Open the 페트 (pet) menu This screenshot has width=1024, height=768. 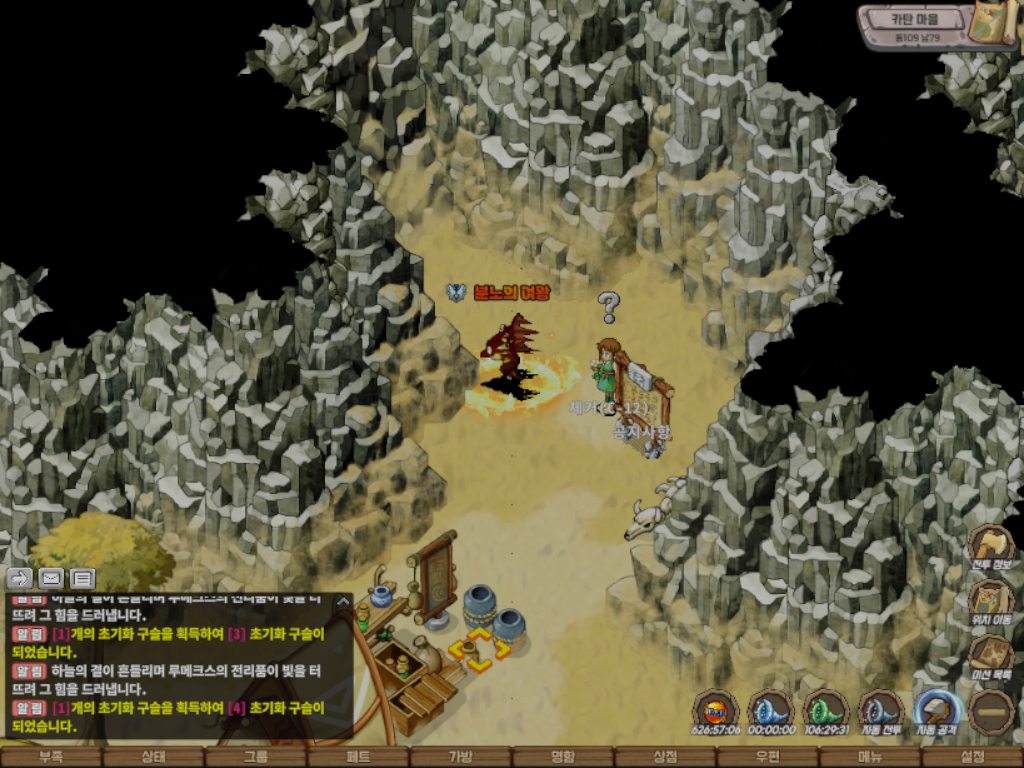(x=358, y=757)
